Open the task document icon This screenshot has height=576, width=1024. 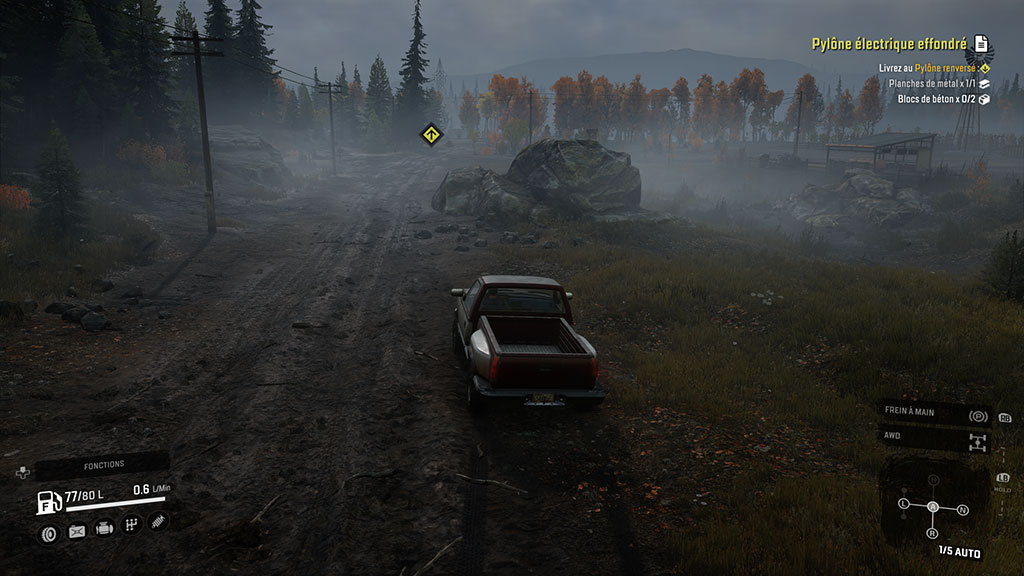pos(982,44)
